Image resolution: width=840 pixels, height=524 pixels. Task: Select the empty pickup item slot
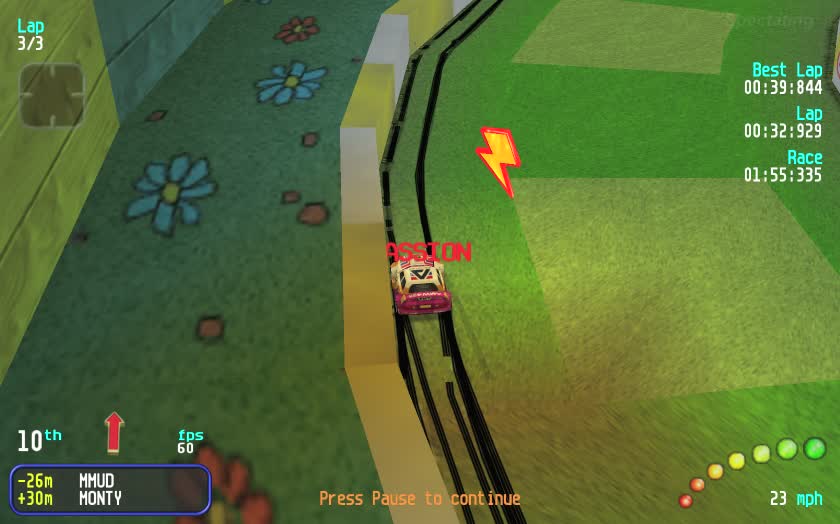point(51,95)
